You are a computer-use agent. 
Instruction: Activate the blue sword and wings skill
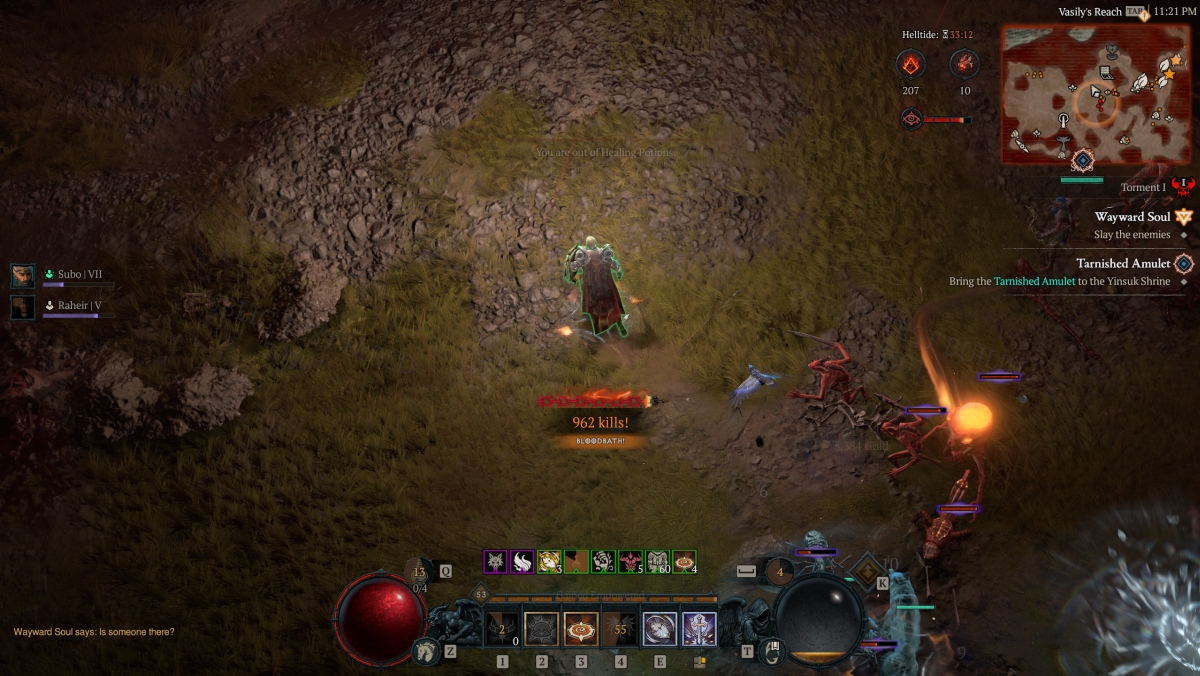[699, 629]
